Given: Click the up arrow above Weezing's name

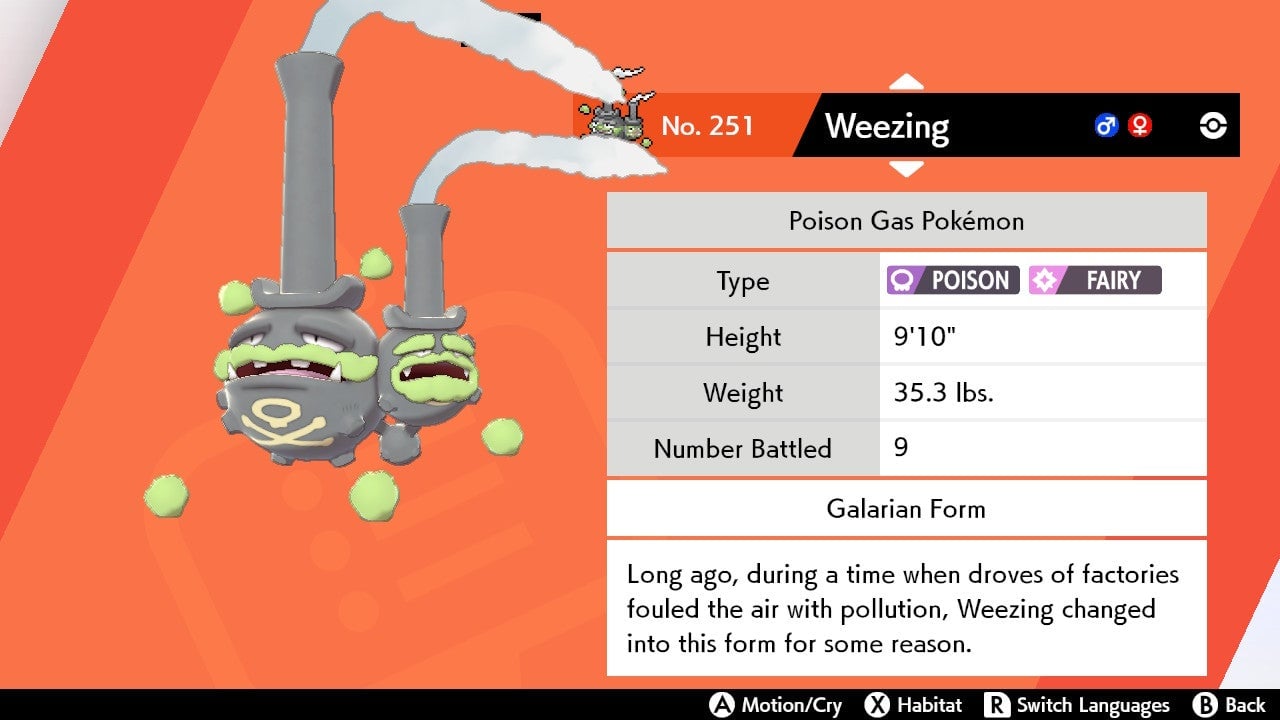Looking at the screenshot, I should coord(906,79).
